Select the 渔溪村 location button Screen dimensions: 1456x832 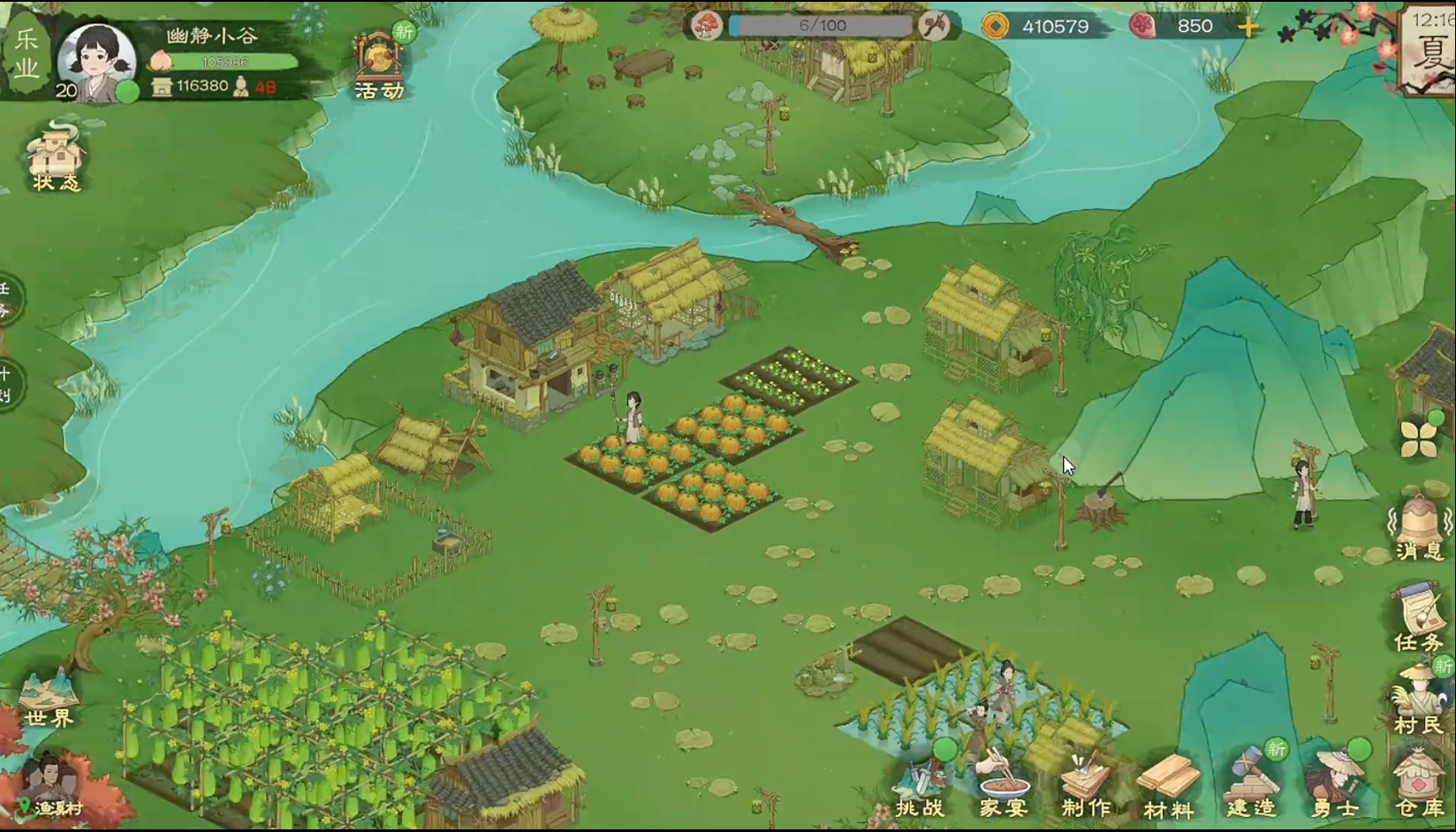point(51,789)
